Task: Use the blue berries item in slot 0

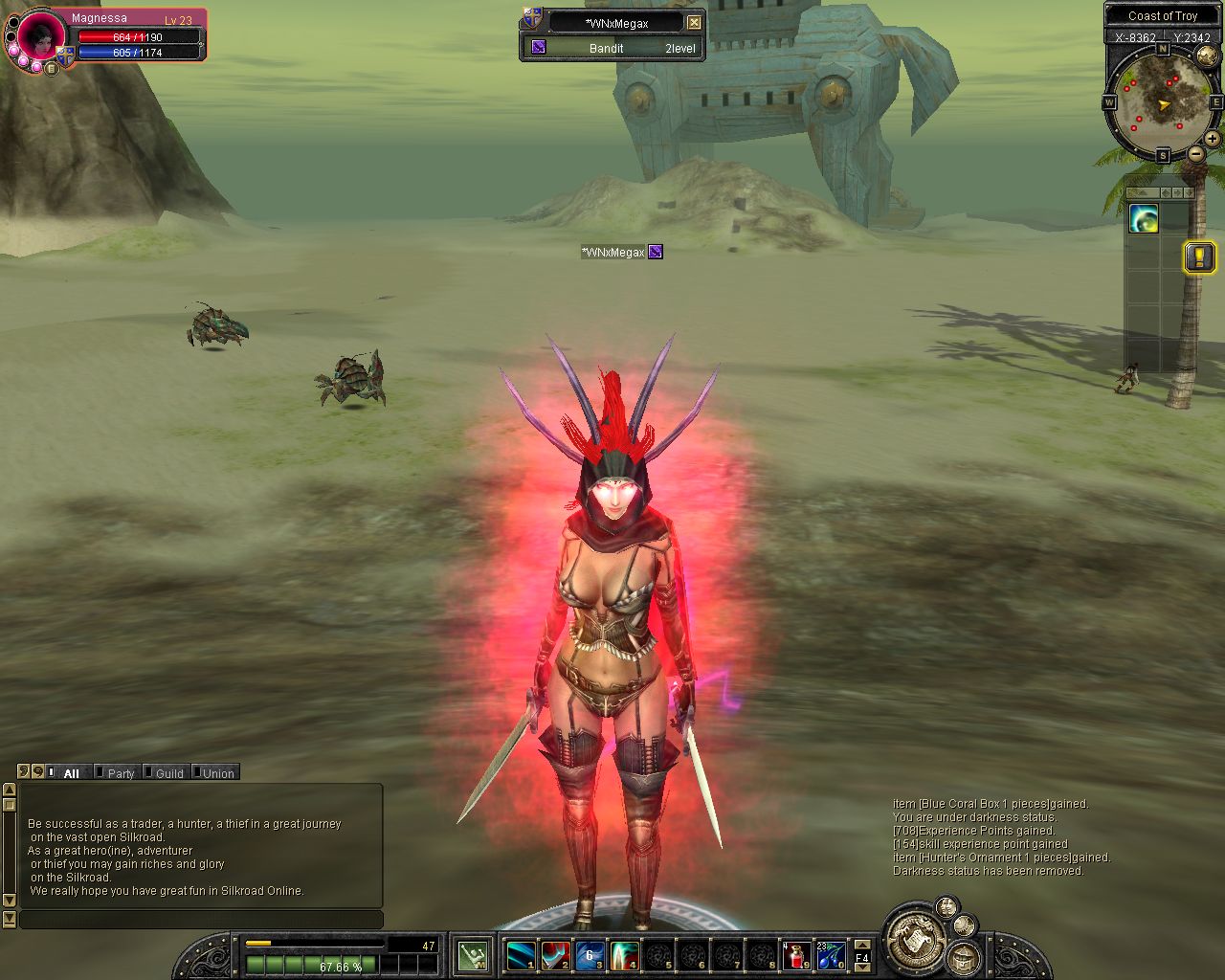Action: (x=830, y=955)
